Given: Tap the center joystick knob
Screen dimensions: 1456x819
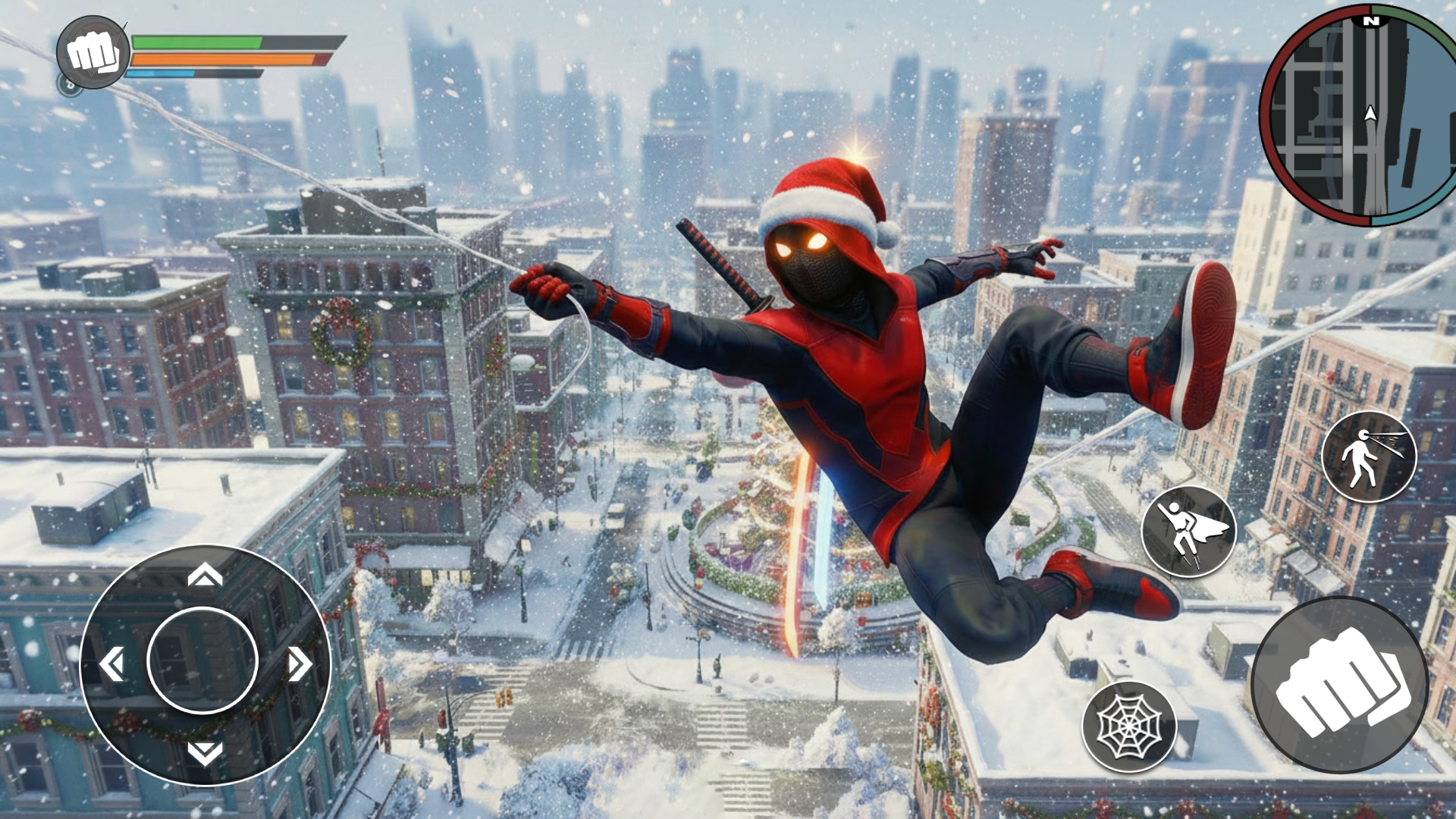Looking at the screenshot, I should point(203,658).
